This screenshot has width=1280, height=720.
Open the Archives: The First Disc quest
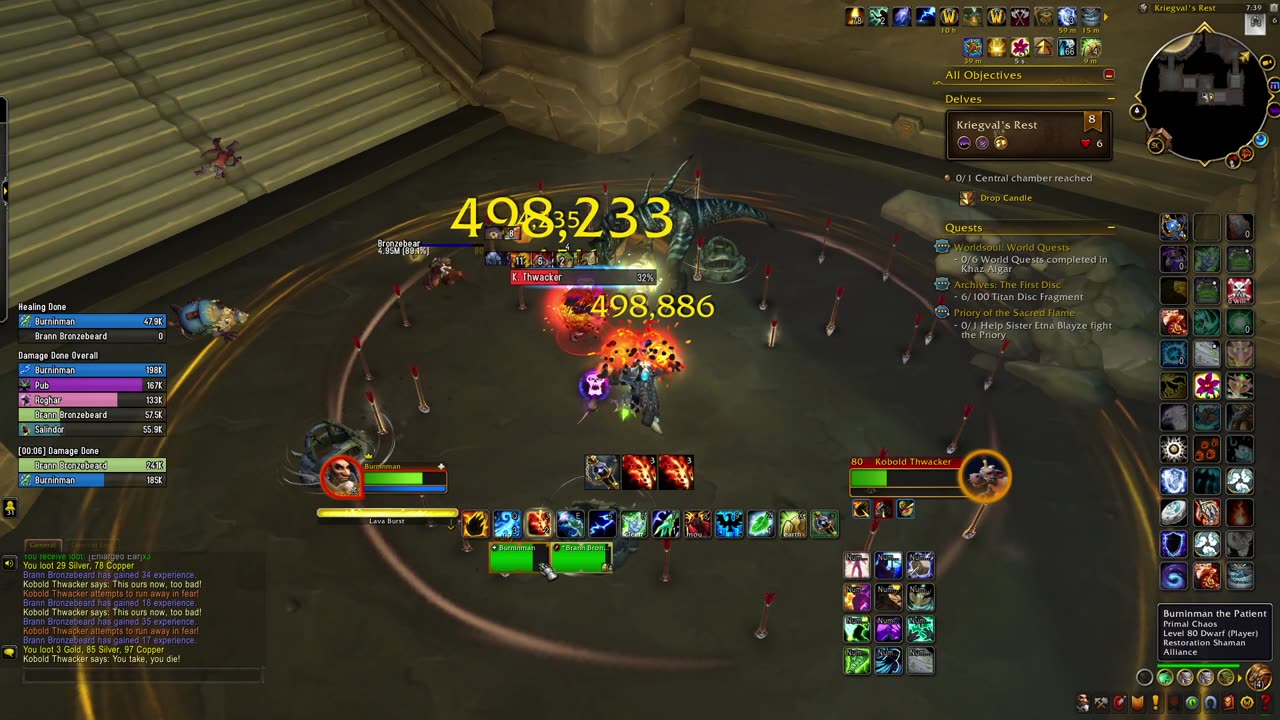(1007, 285)
